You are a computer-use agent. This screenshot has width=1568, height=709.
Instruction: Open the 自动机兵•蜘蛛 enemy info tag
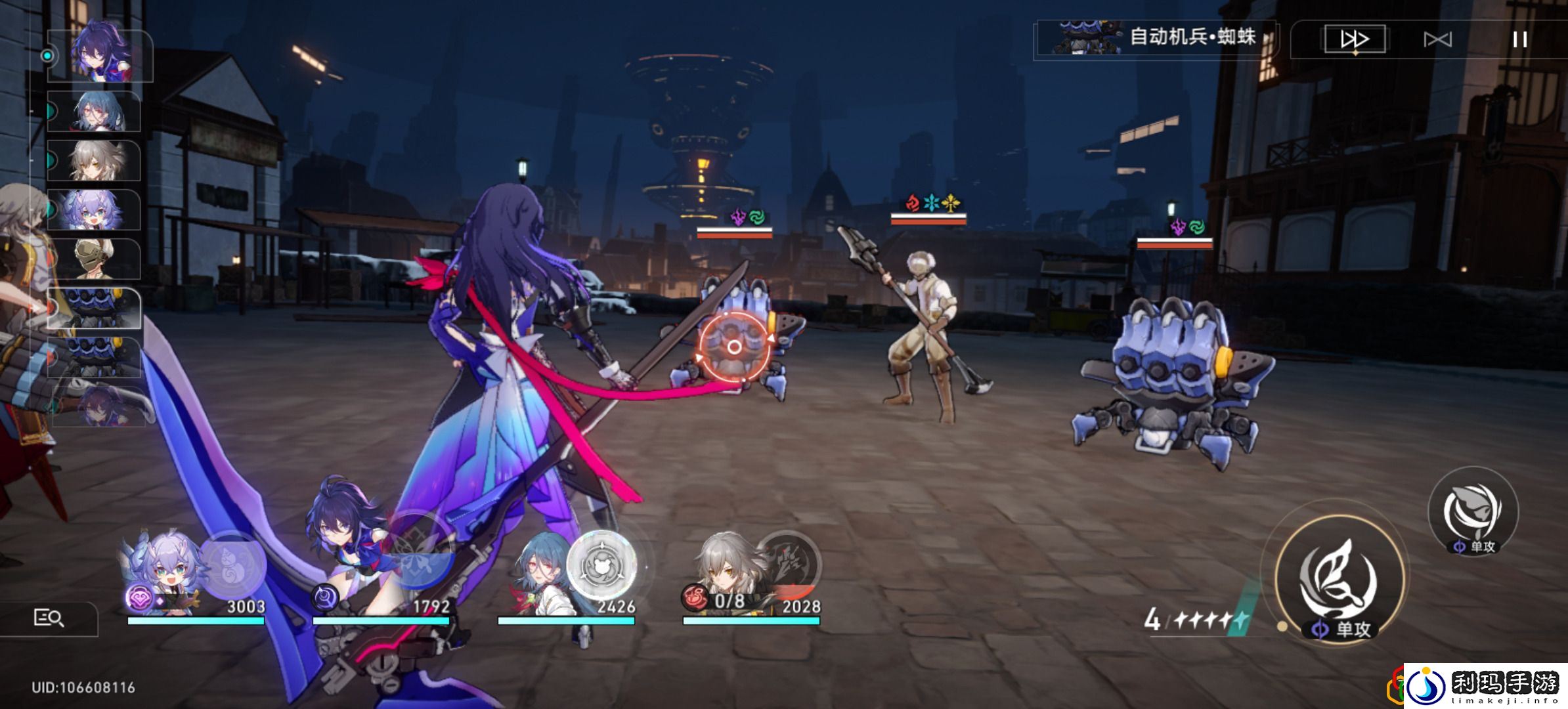coord(1156,38)
